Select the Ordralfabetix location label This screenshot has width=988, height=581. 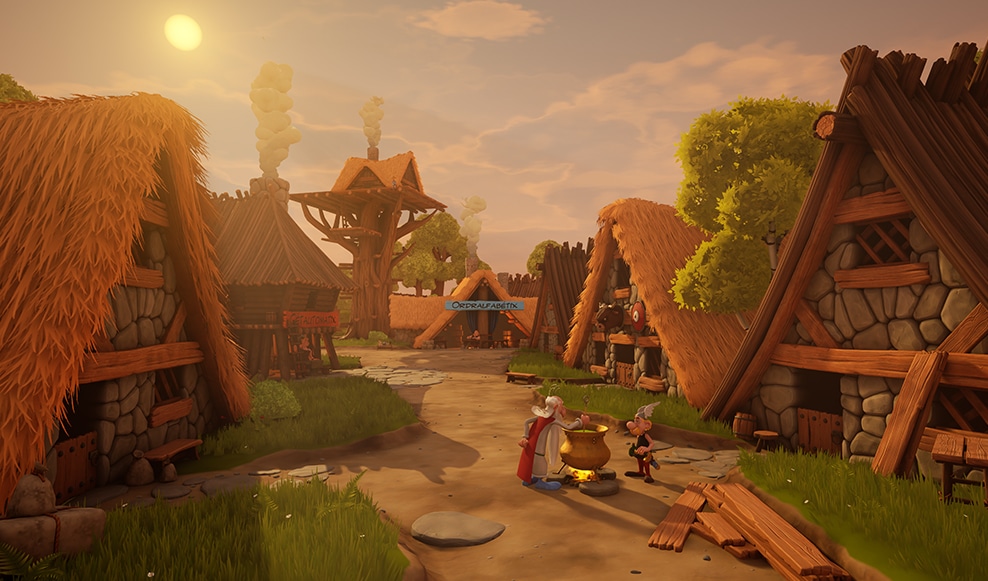[484, 305]
